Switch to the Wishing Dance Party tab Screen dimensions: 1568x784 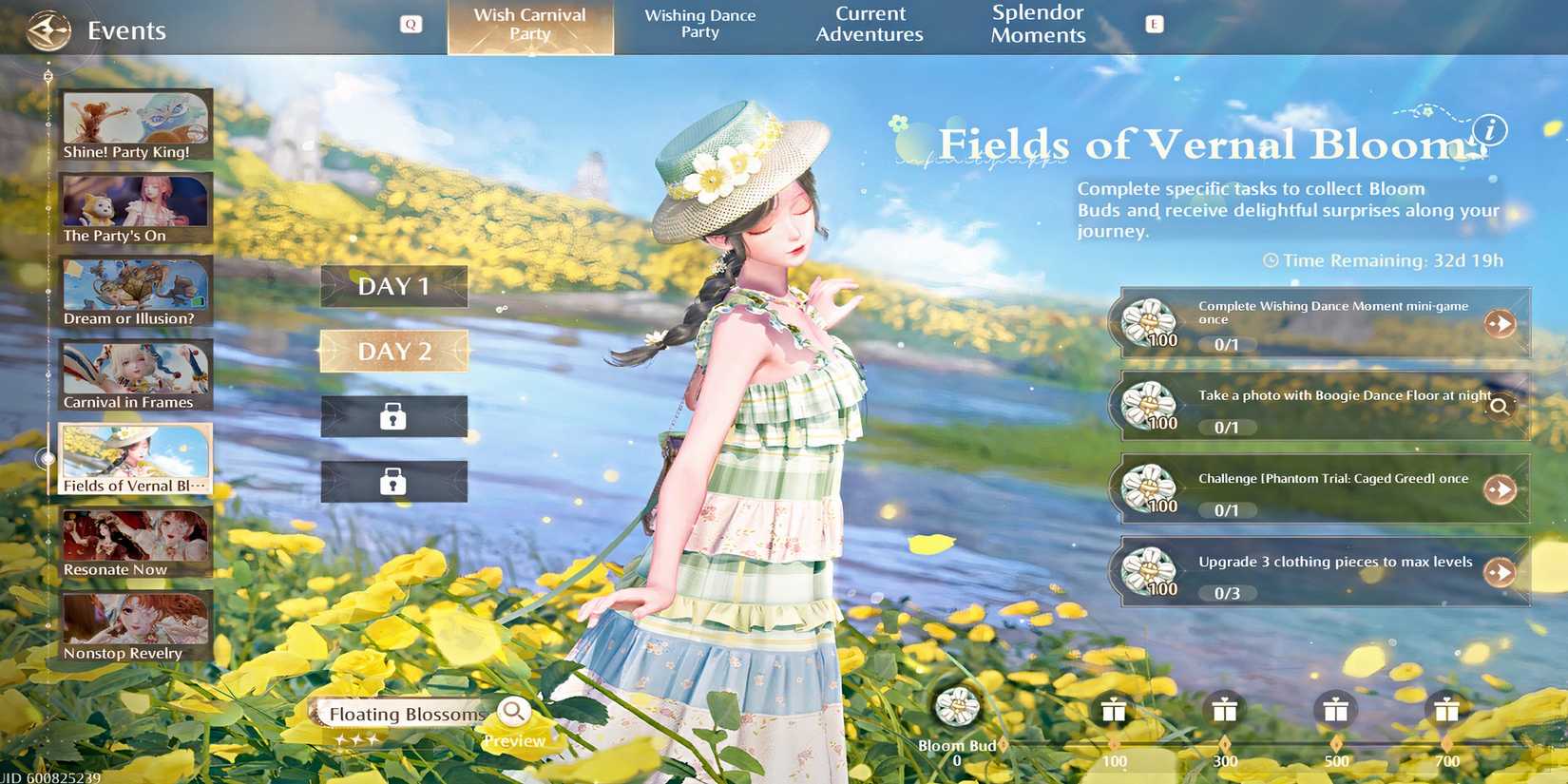(x=700, y=24)
